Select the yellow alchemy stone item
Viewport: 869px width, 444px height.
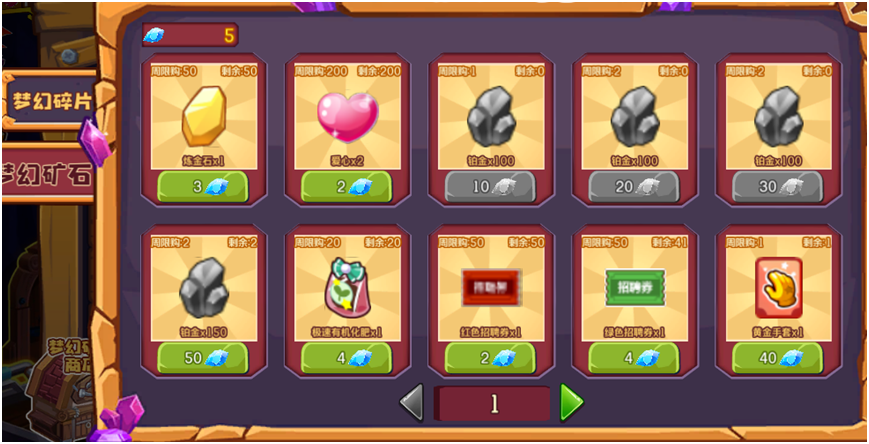coord(203,116)
